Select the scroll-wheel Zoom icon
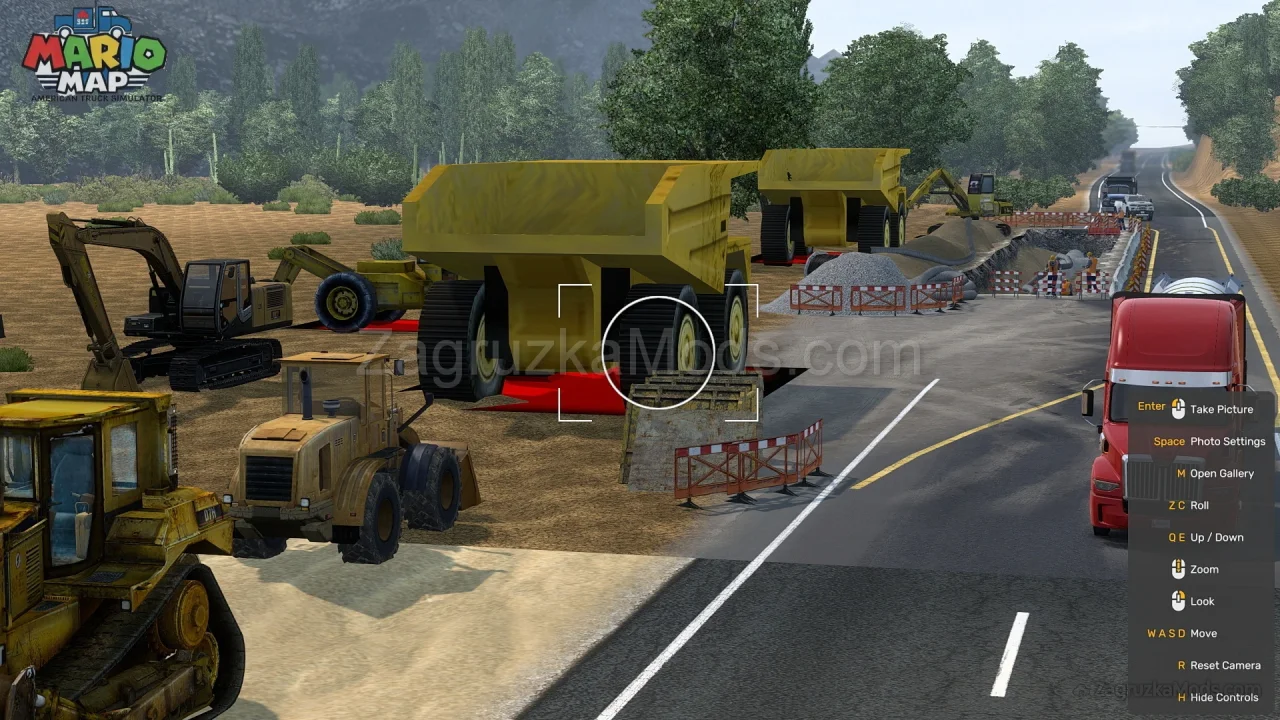The width and height of the screenshot is (1280, 720). [1177, 569]
